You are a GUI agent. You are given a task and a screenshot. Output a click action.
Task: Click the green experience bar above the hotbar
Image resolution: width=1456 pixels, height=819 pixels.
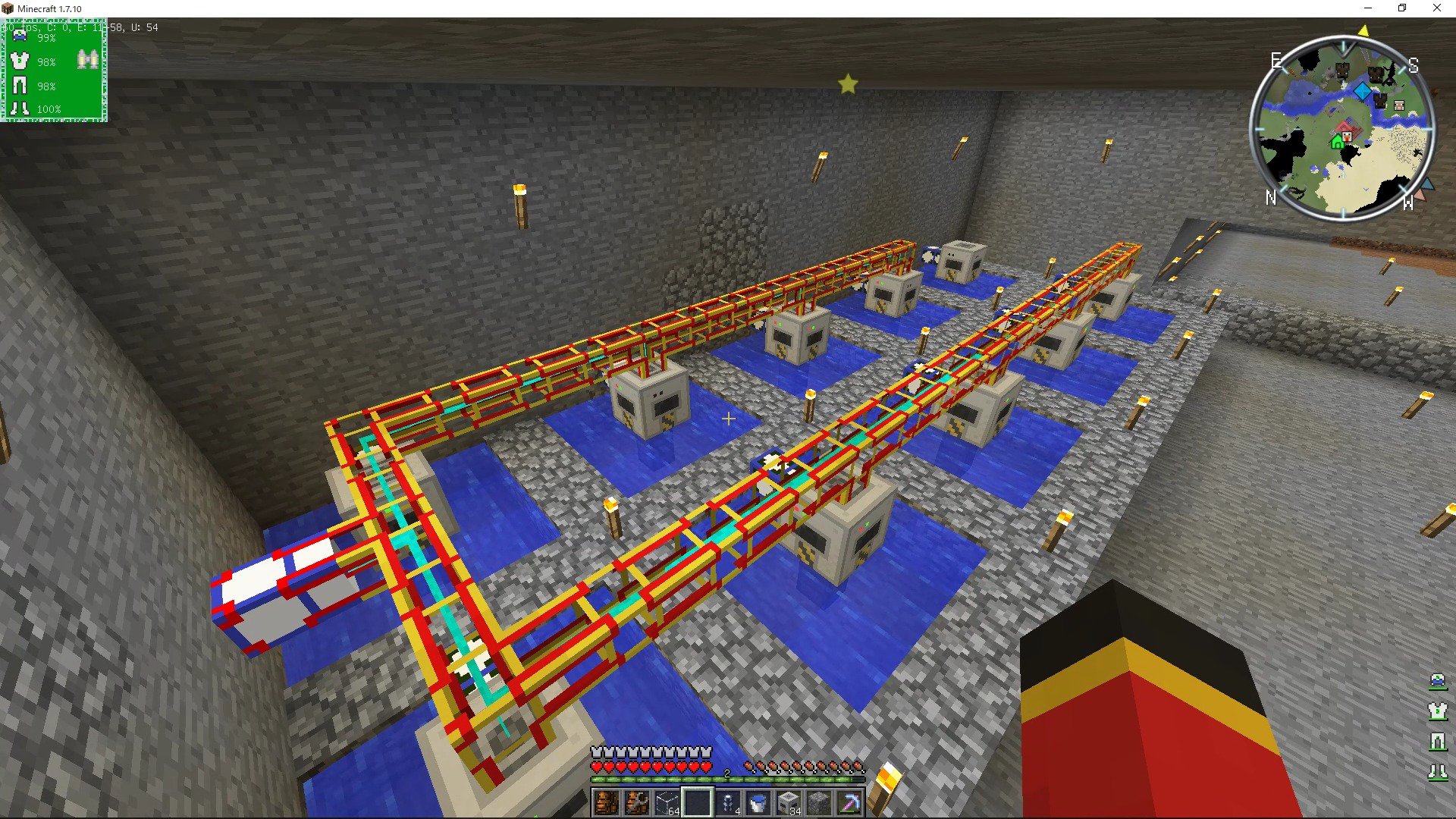pos(728,778)
